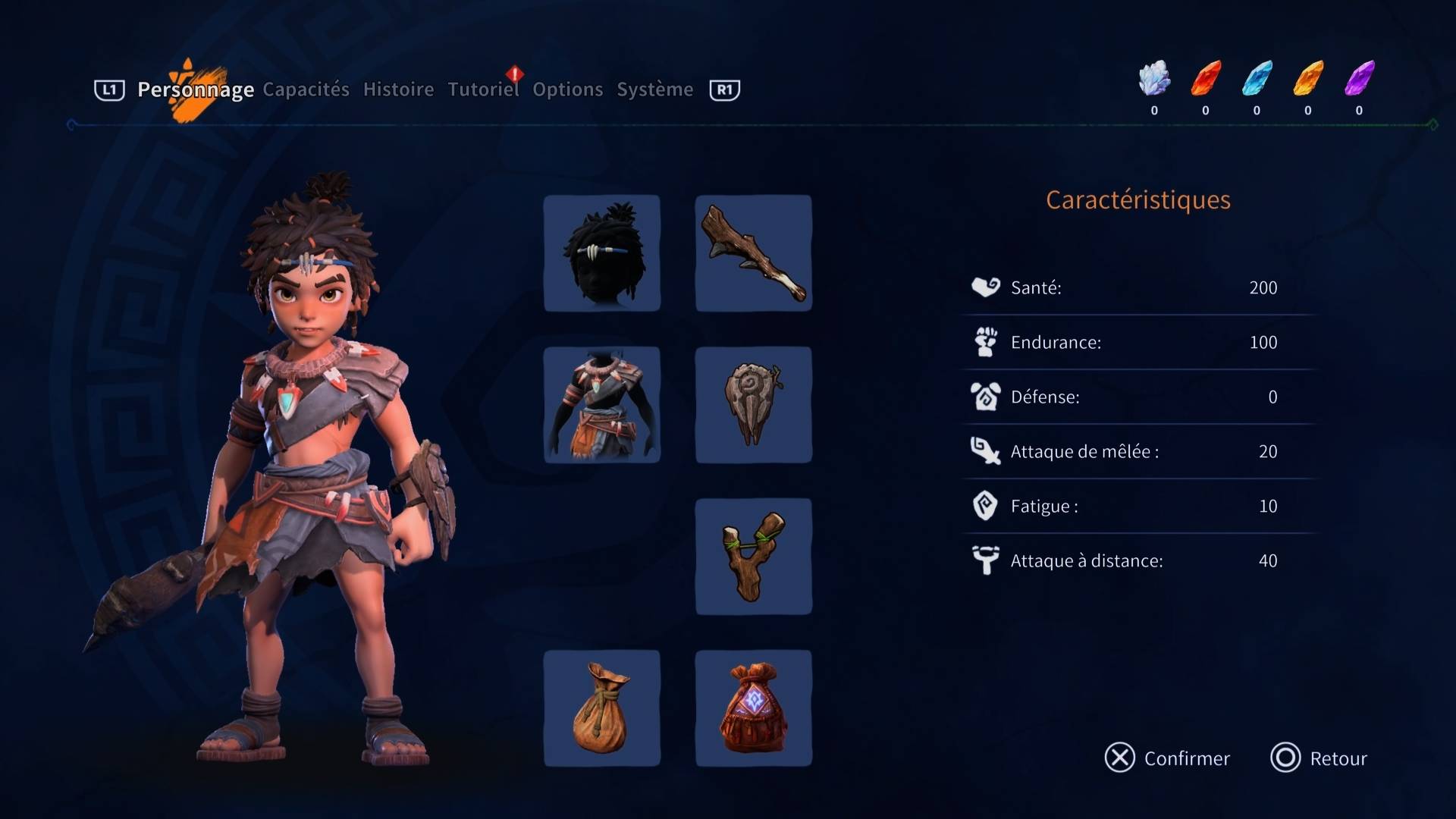Pick the wooden shield slot
The width and height of the screenshot is (1456, 819).
pos(754,405)
